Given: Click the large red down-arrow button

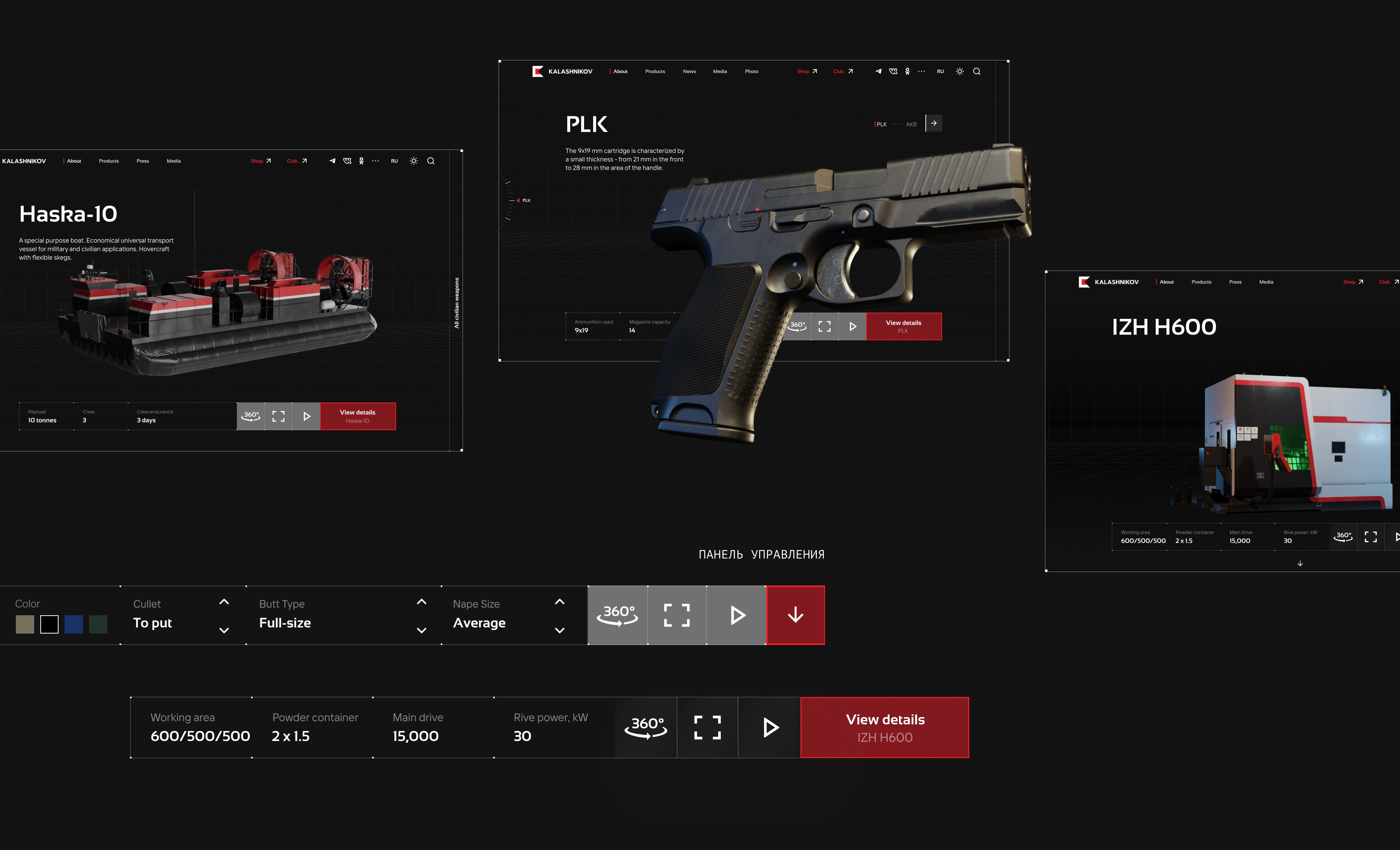Looking at the screenshot, I should pyautogui.click(x=795, y=615).
